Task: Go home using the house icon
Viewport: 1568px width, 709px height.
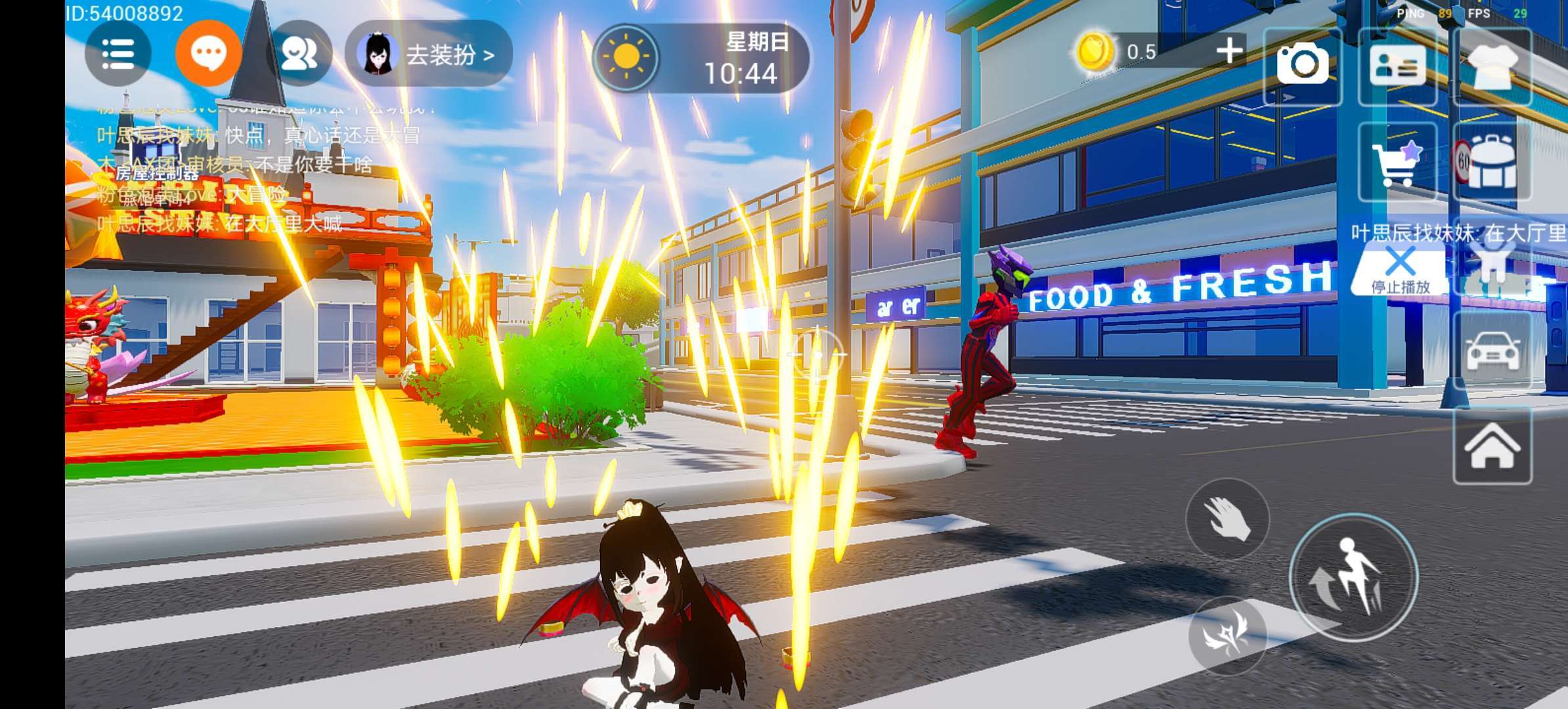Action: pyautogui.click(x=1492, y=446)
